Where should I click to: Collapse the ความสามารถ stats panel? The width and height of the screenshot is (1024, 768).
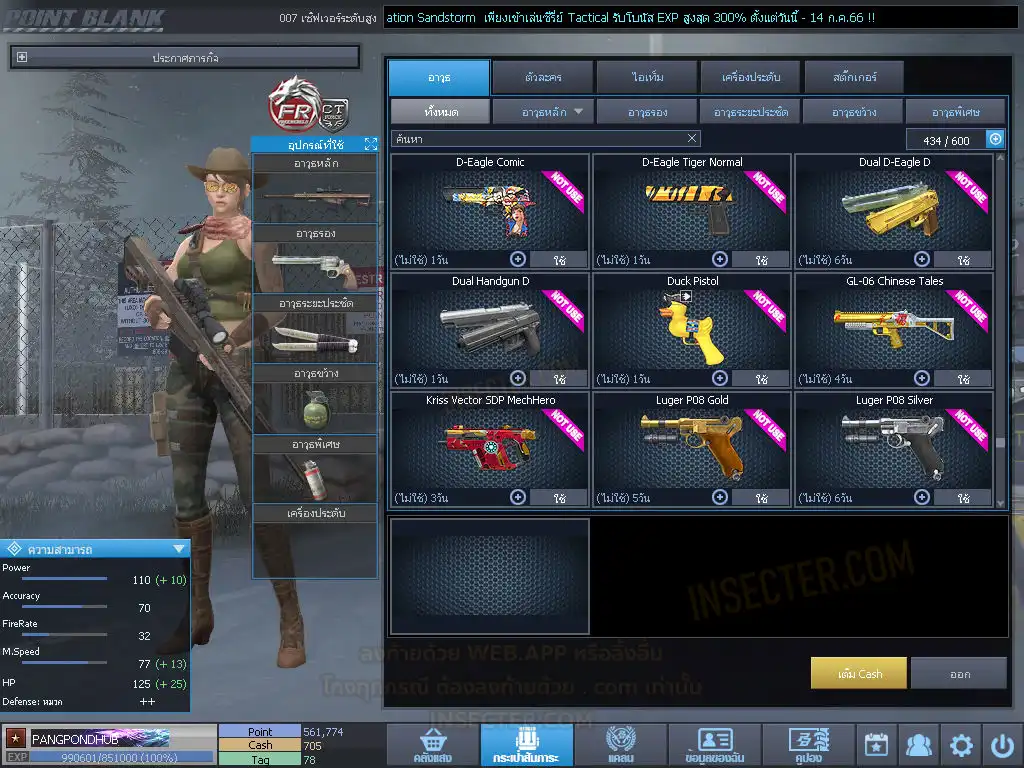(179, 549)
